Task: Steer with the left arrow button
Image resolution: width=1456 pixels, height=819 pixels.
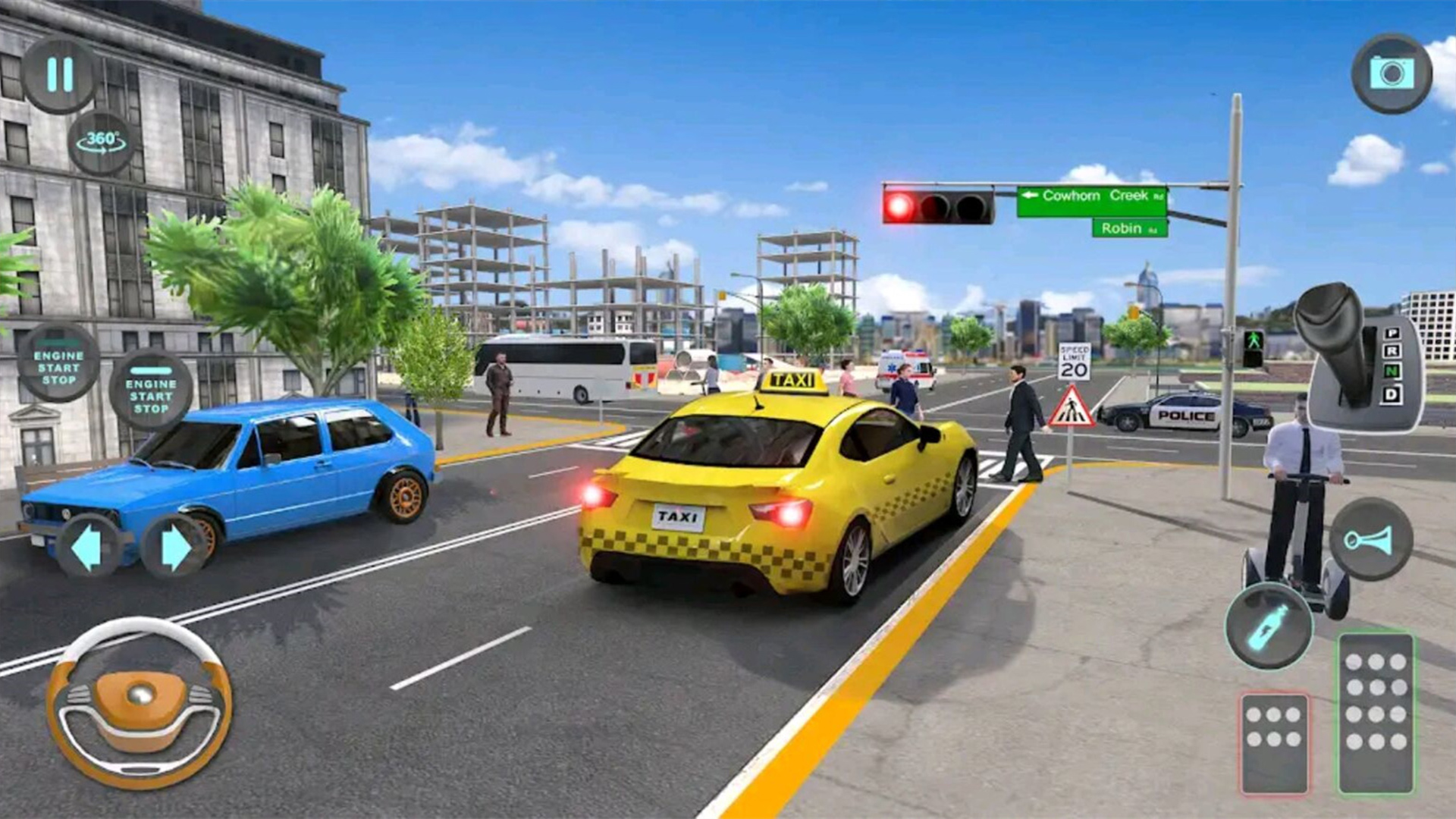Action: click(x=86, y=547)
